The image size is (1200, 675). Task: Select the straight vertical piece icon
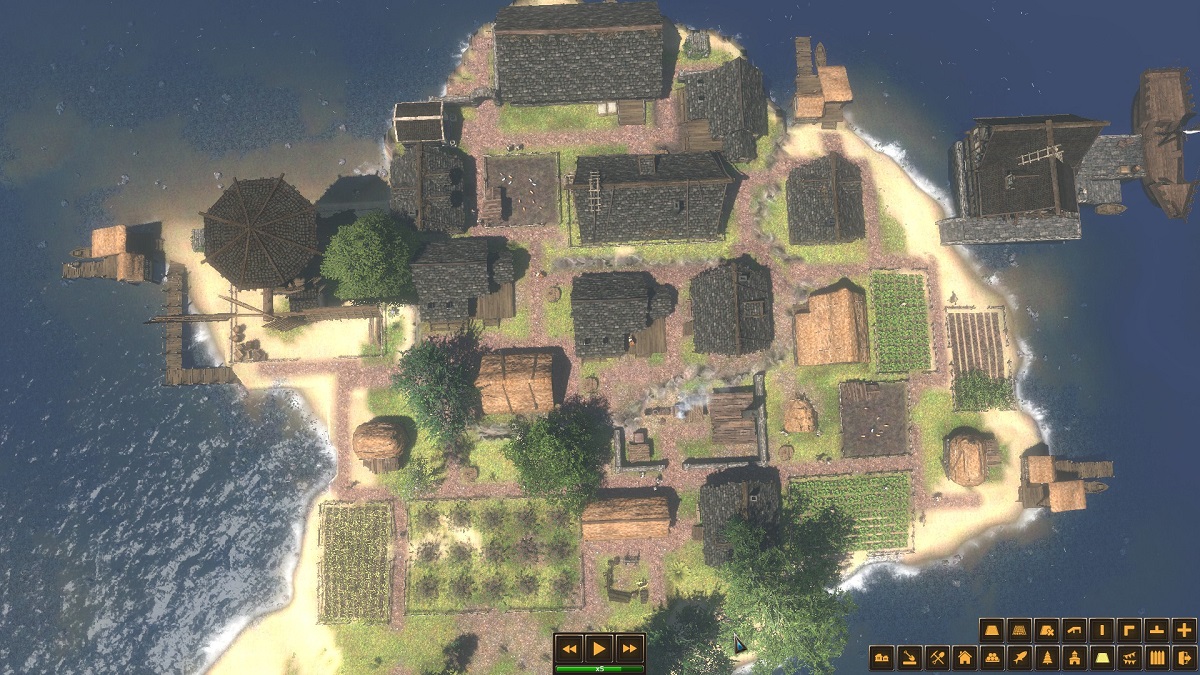coord(1102,630)
